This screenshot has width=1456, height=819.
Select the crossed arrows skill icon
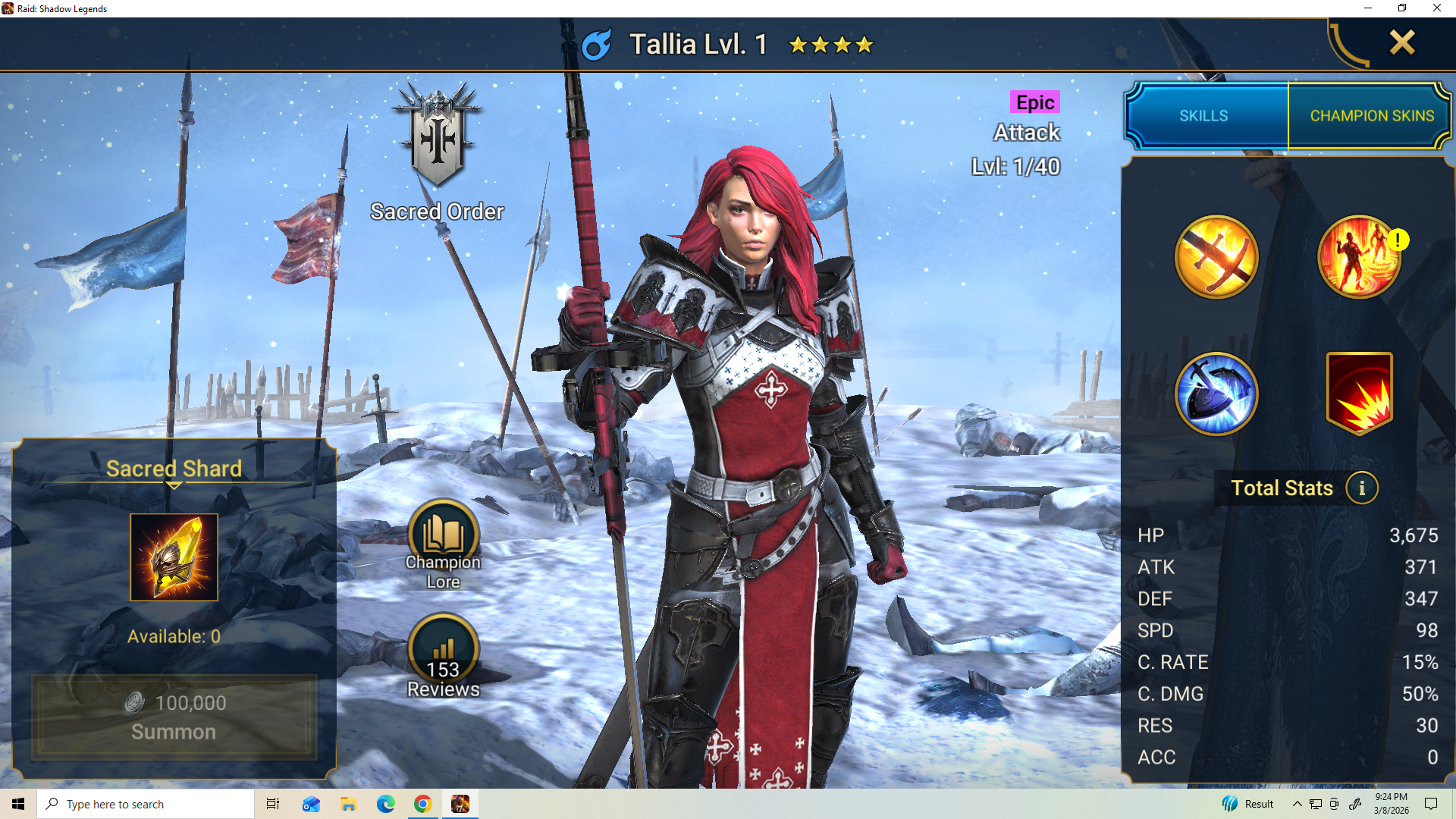(x=1216, y=257)
